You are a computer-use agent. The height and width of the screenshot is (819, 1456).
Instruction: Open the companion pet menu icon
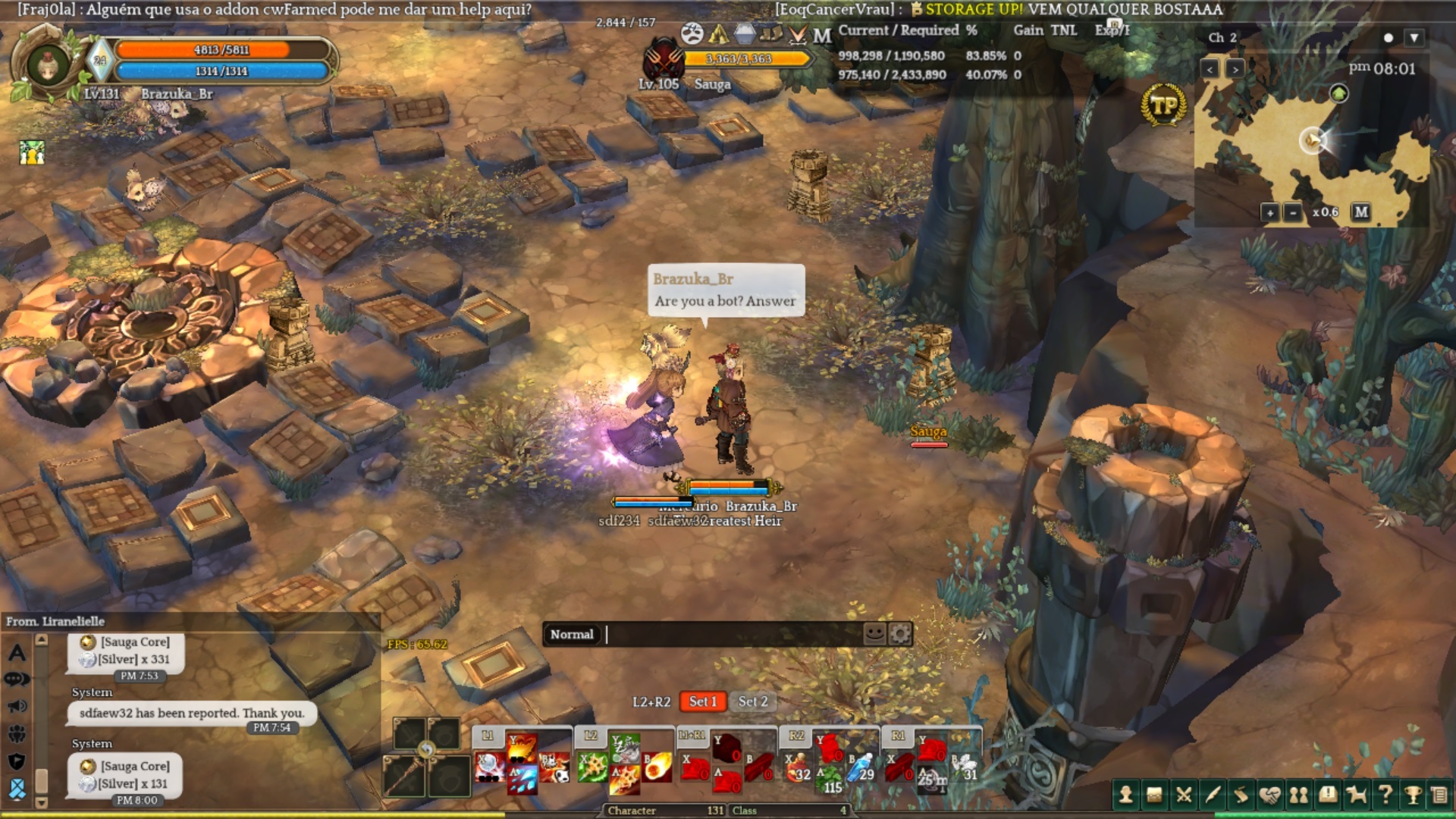point(1356,794)
